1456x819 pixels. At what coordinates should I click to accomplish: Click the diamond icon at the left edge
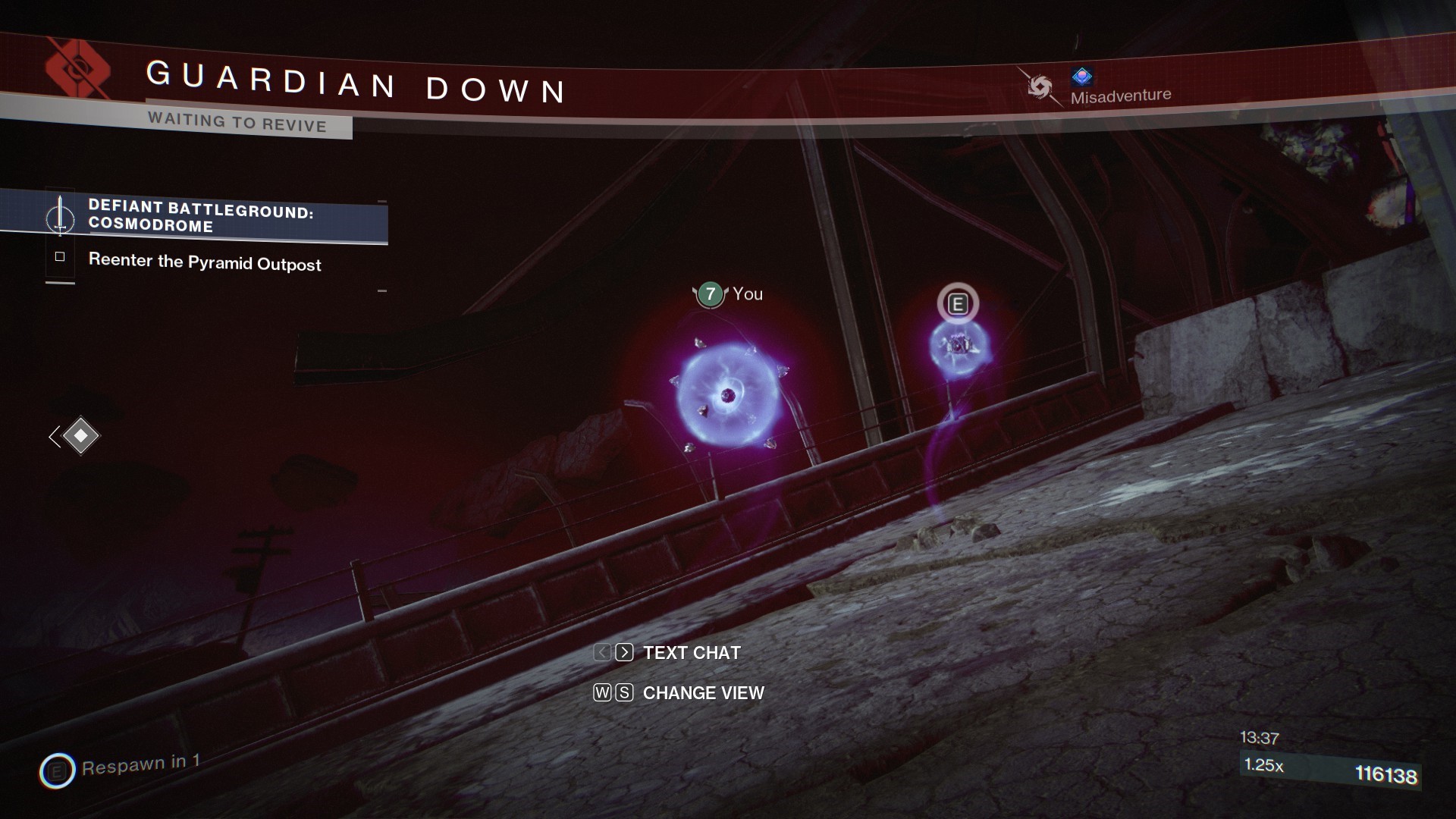pyautogui.click(x=80, y=436)
